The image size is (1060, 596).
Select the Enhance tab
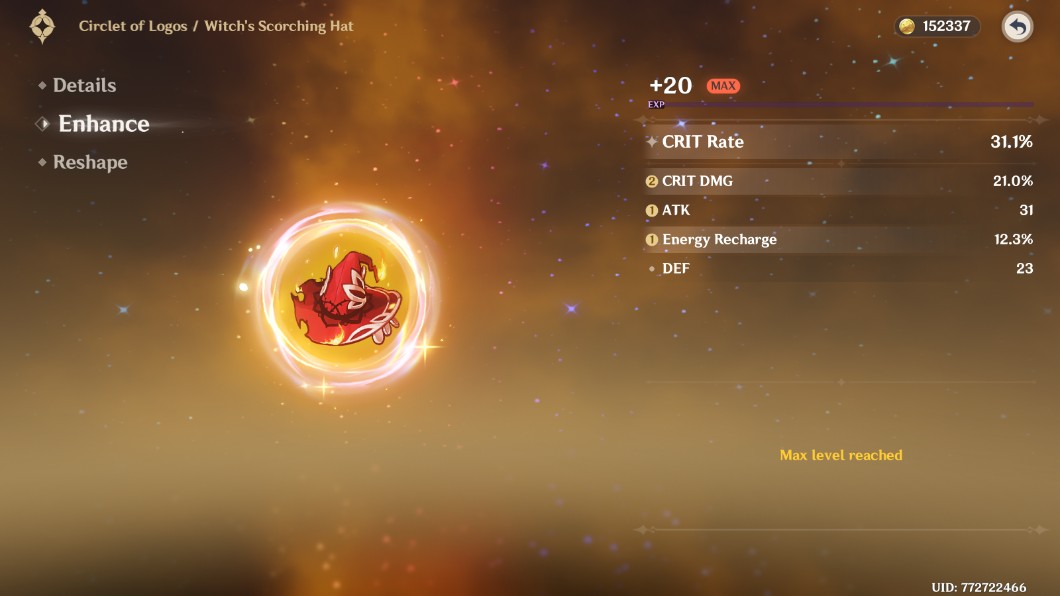coord(103,124)
